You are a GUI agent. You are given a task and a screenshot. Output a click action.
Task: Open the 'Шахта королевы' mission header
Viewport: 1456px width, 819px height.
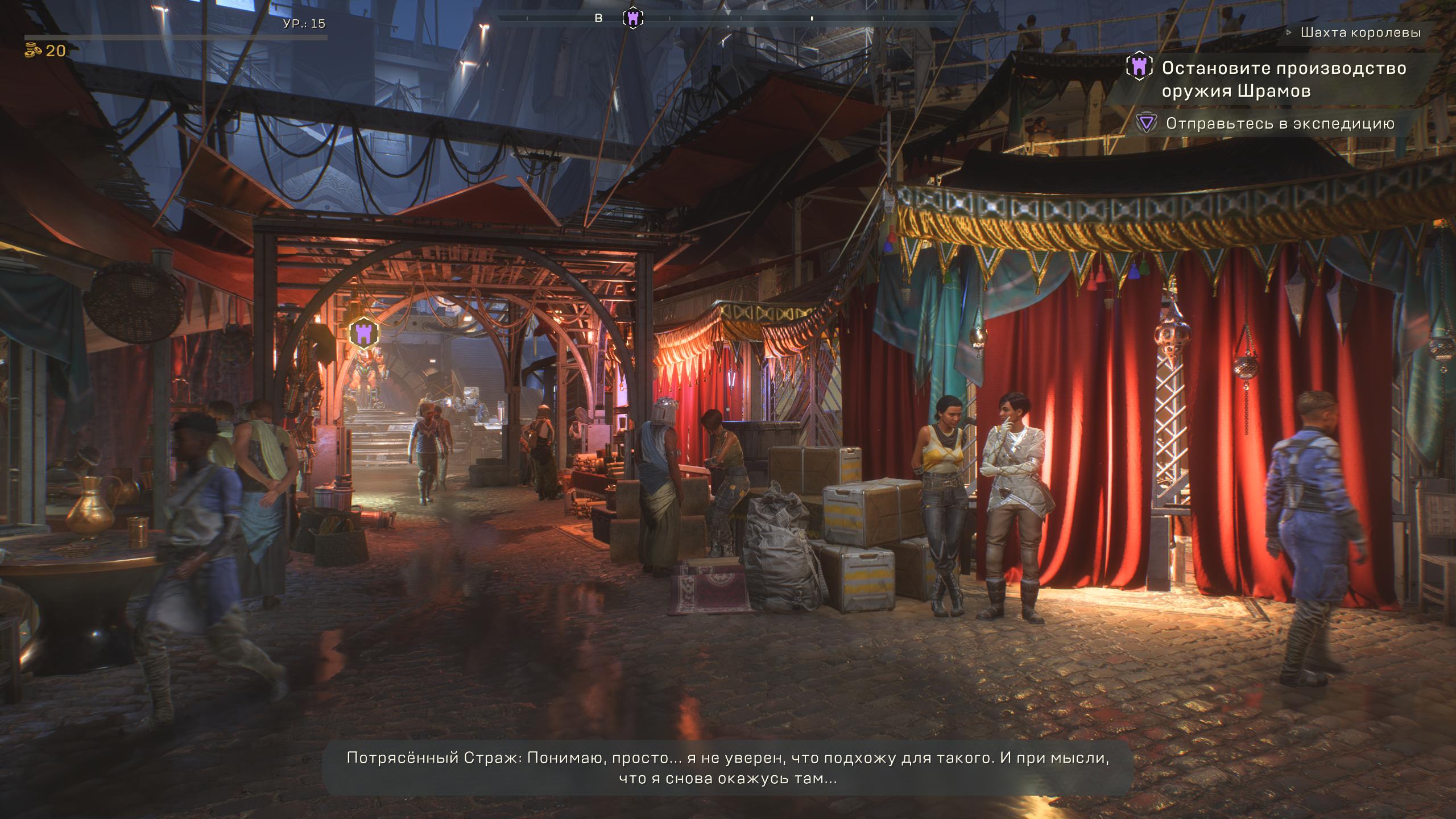point(1360,33)
